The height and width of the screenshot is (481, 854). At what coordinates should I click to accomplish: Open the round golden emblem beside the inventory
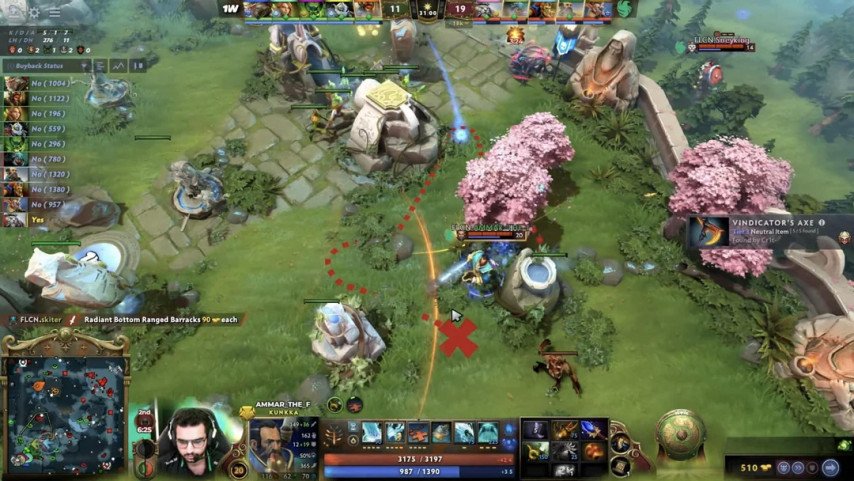[x=680, y=432]
